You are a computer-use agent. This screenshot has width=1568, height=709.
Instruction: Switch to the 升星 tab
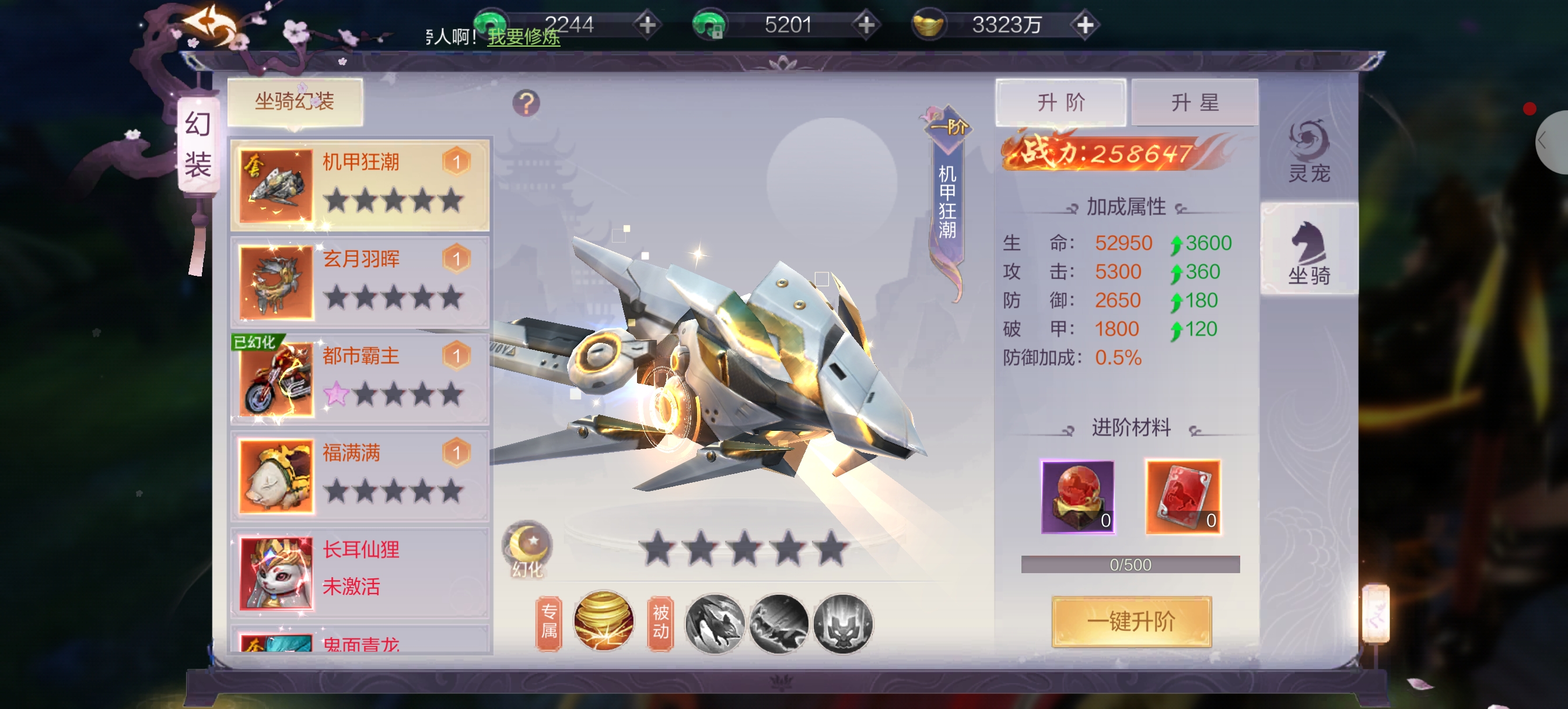click(1194, 102)
